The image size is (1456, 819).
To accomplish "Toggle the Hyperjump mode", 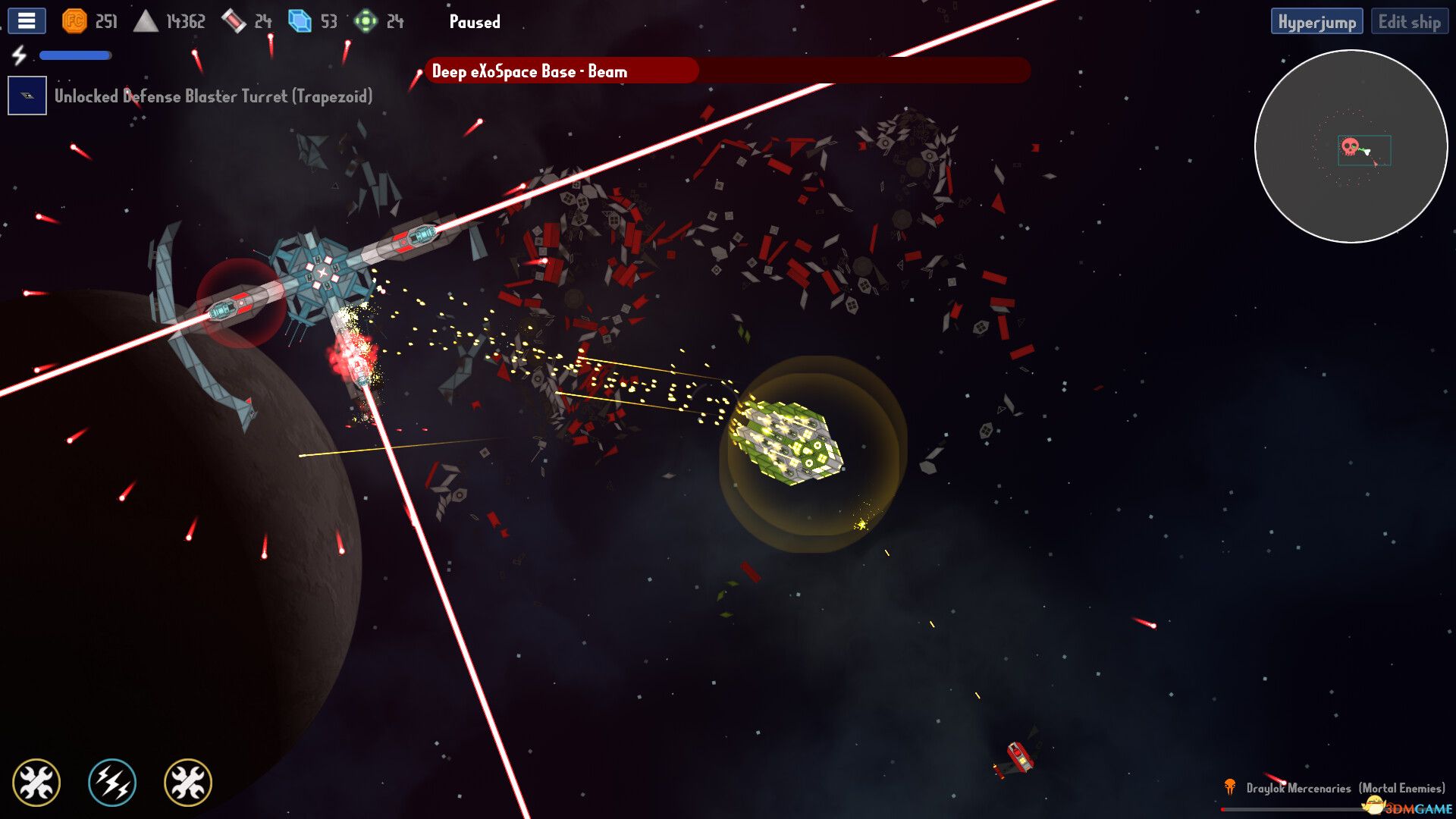I will tap(1318, 21).
